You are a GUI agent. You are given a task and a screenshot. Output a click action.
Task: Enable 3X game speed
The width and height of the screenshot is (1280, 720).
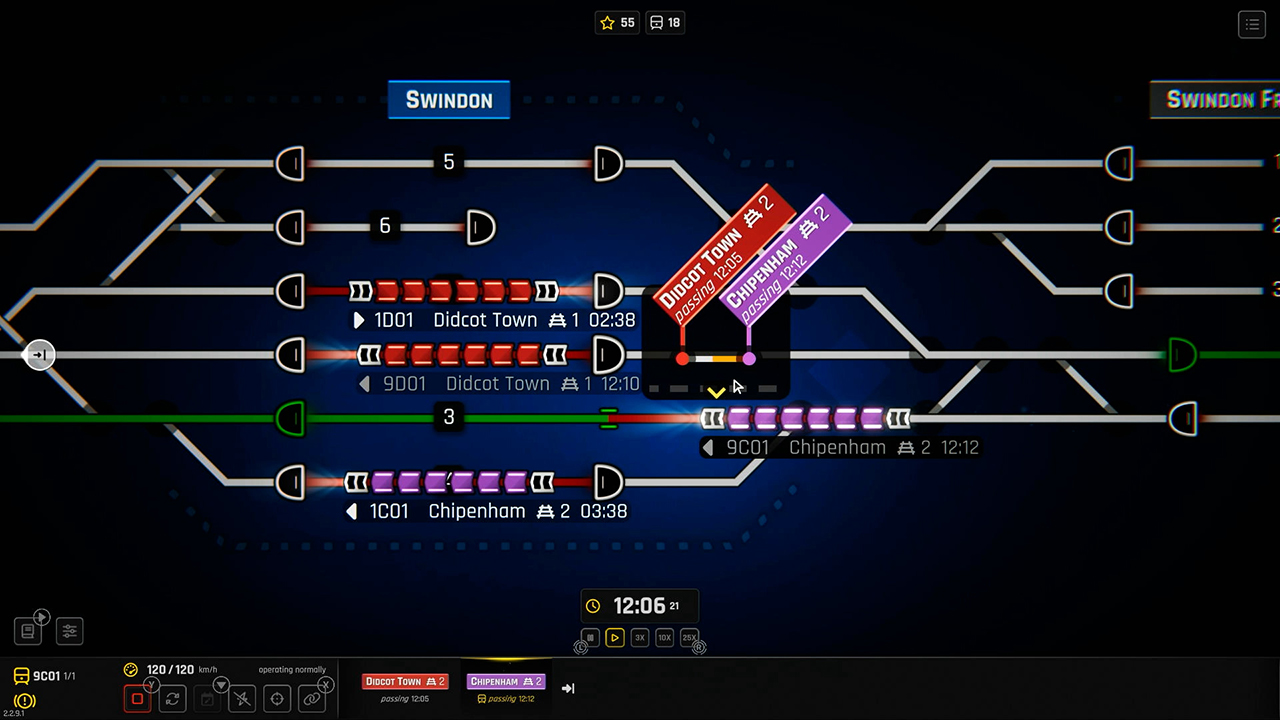point(639,637)
